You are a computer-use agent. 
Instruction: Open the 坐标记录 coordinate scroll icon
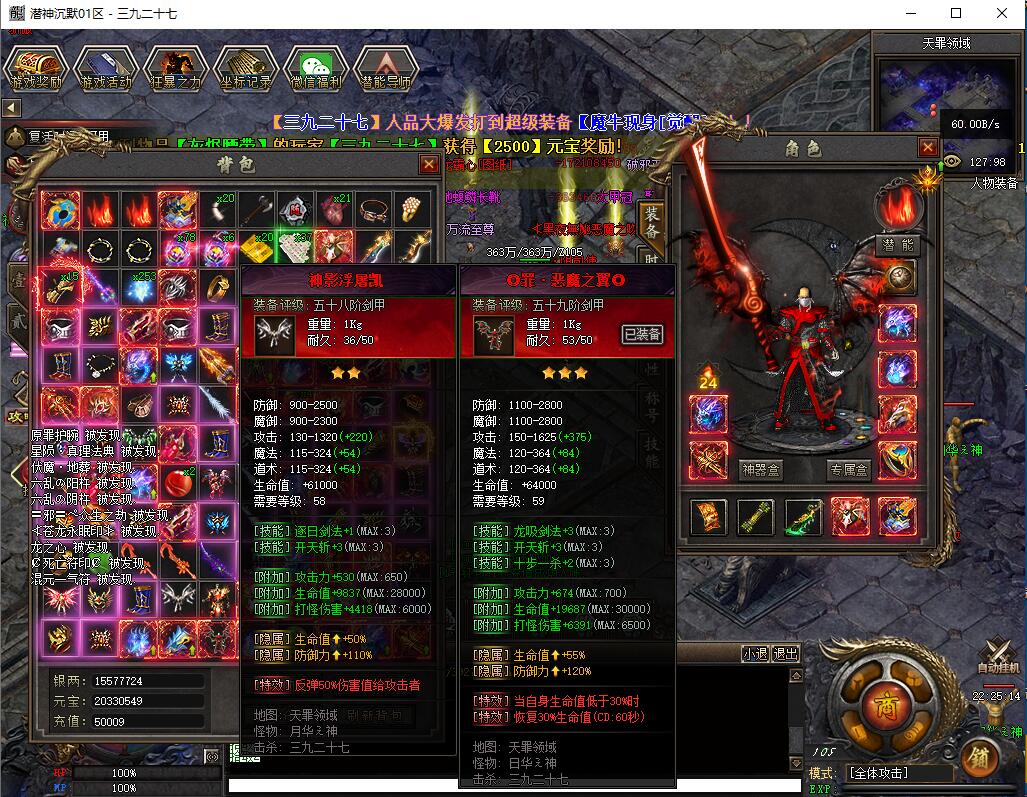point(245,67)
